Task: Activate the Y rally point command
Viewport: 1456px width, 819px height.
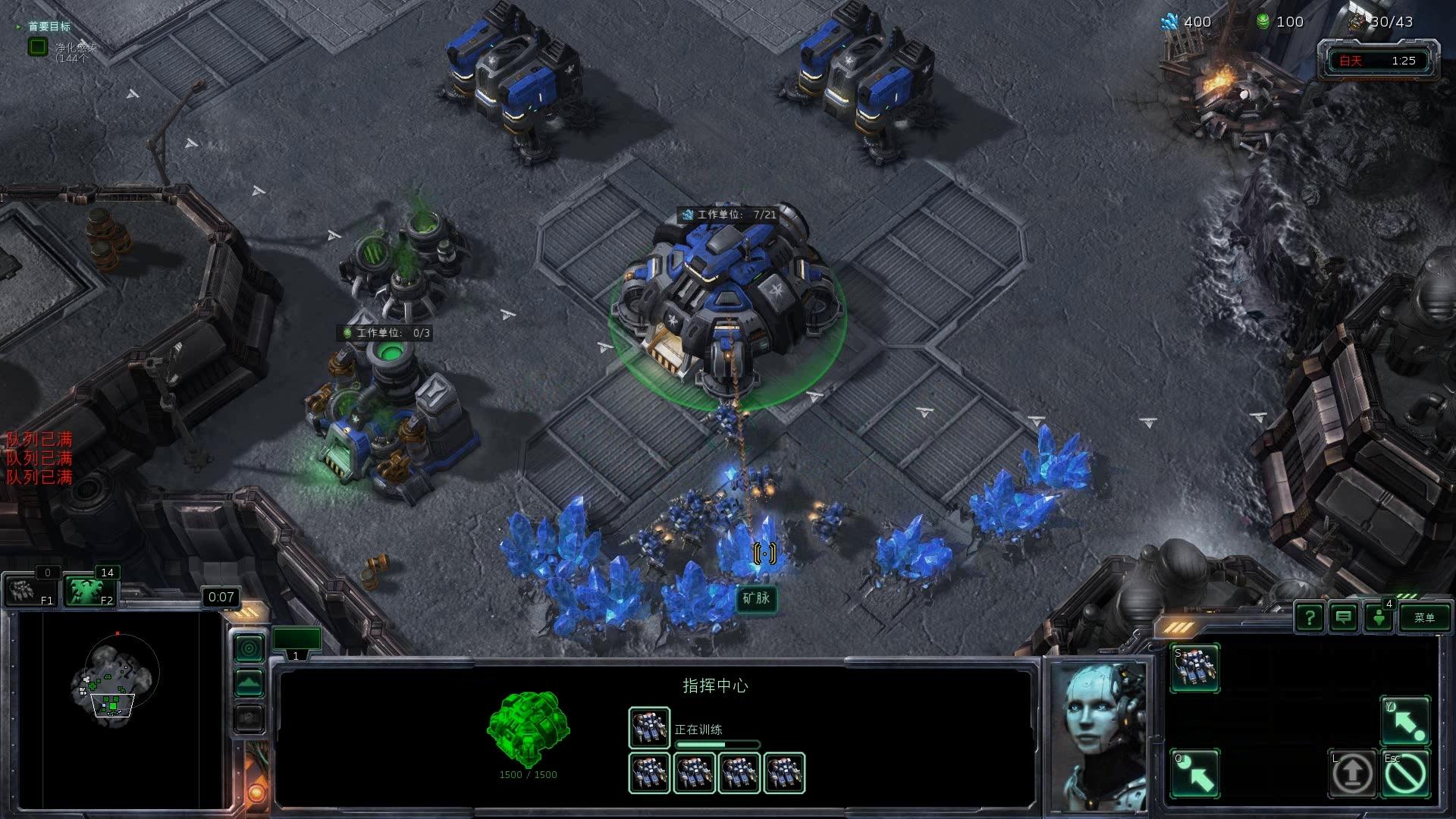Action: [x=1404, y=721]
